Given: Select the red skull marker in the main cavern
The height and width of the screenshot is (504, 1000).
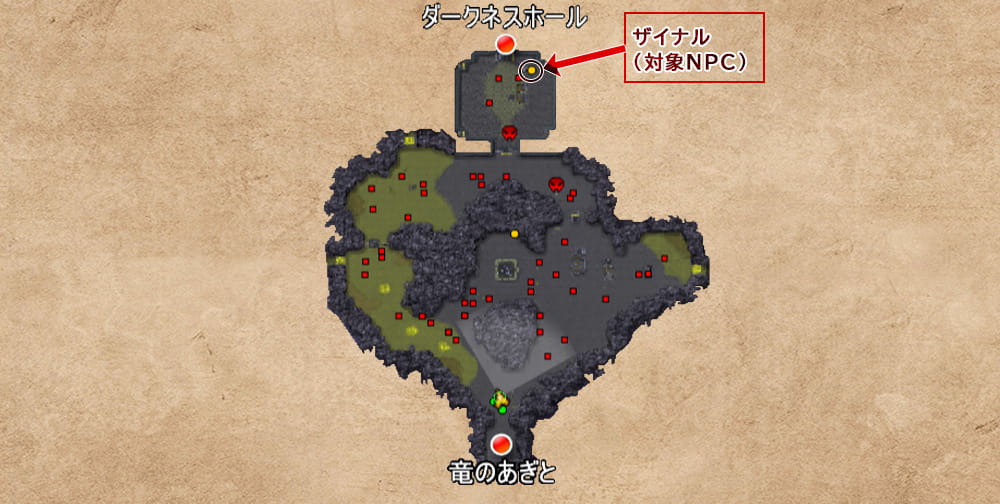Looking at the screenshot, I should coord(557,184).
